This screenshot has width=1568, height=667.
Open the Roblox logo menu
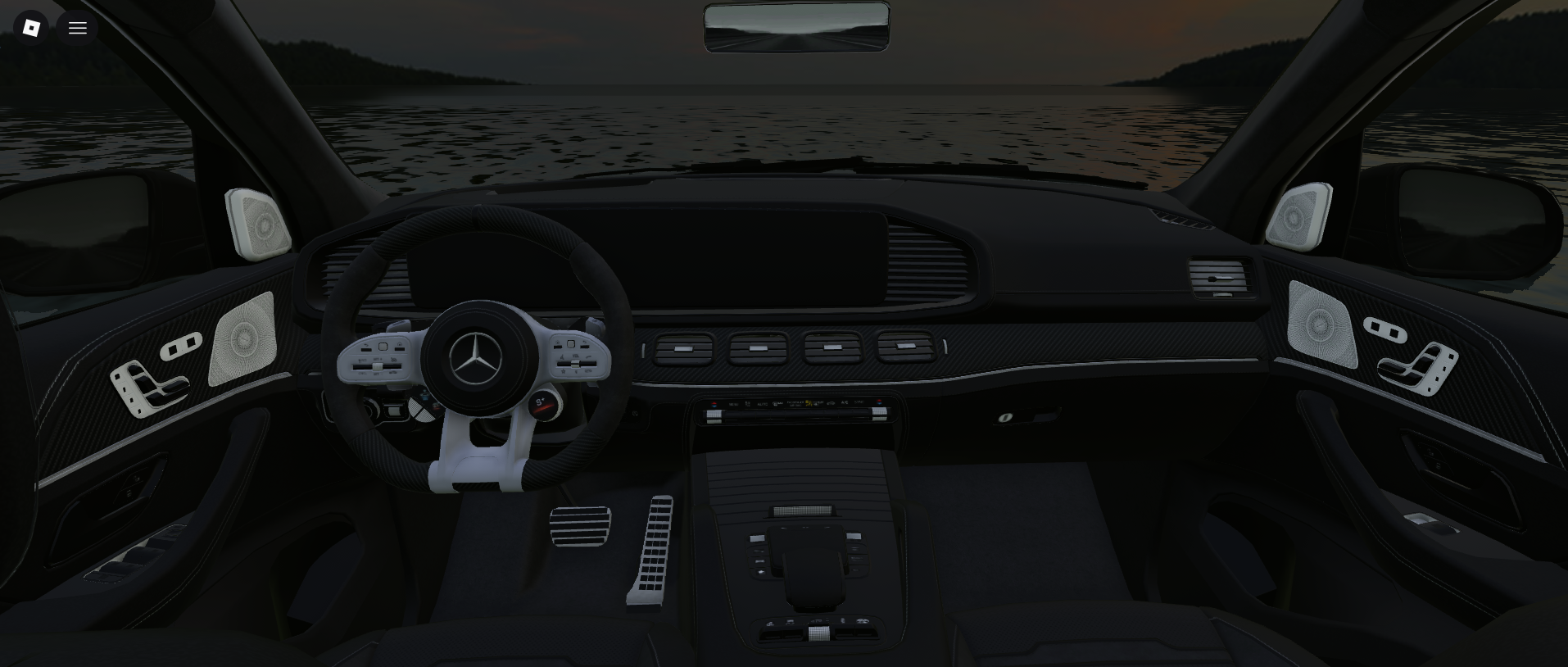31,28
